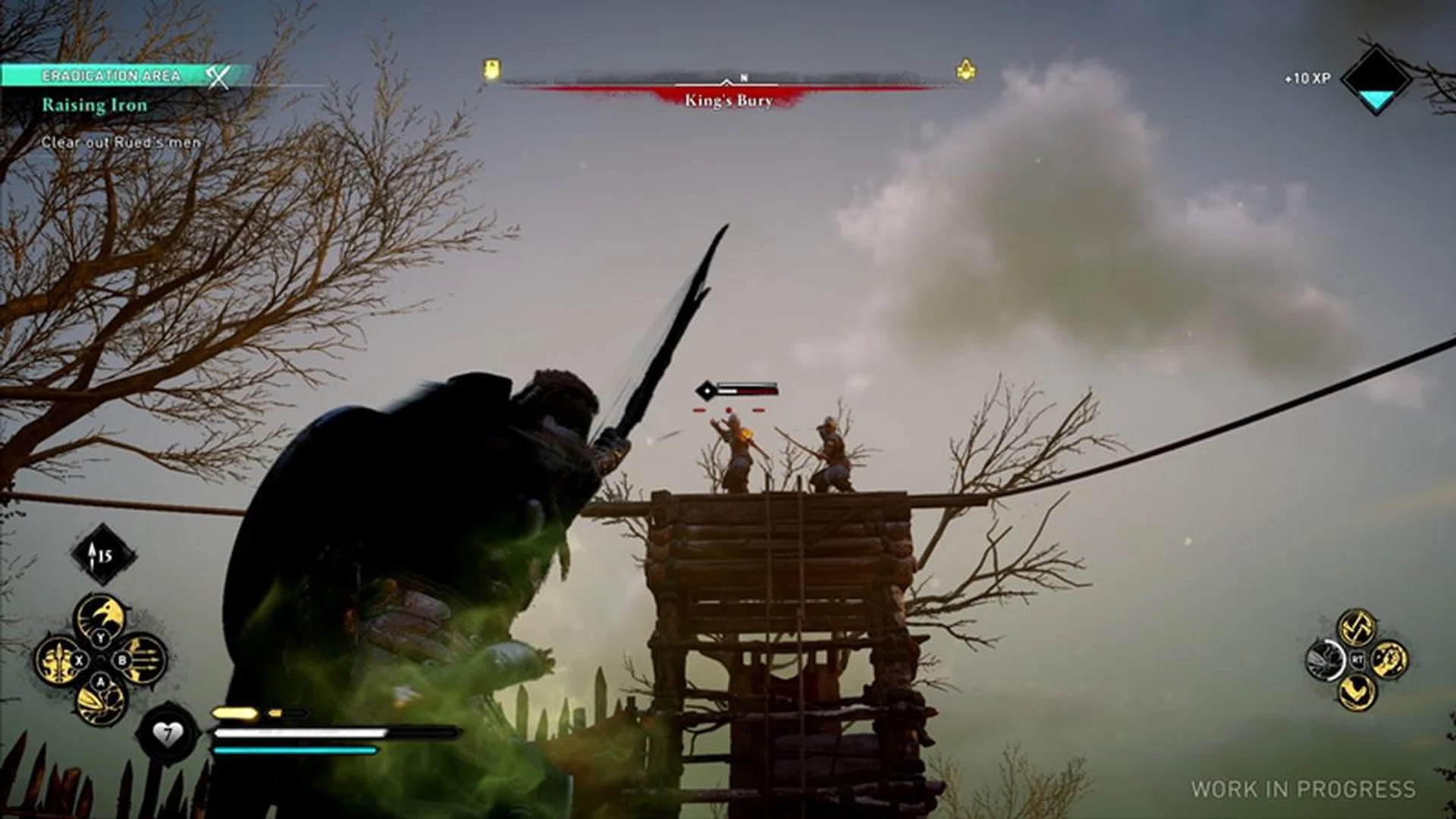Click the Clear out Rued's men objective text
The height and width of the screenshot is (819, 1456).
[121, 141]
